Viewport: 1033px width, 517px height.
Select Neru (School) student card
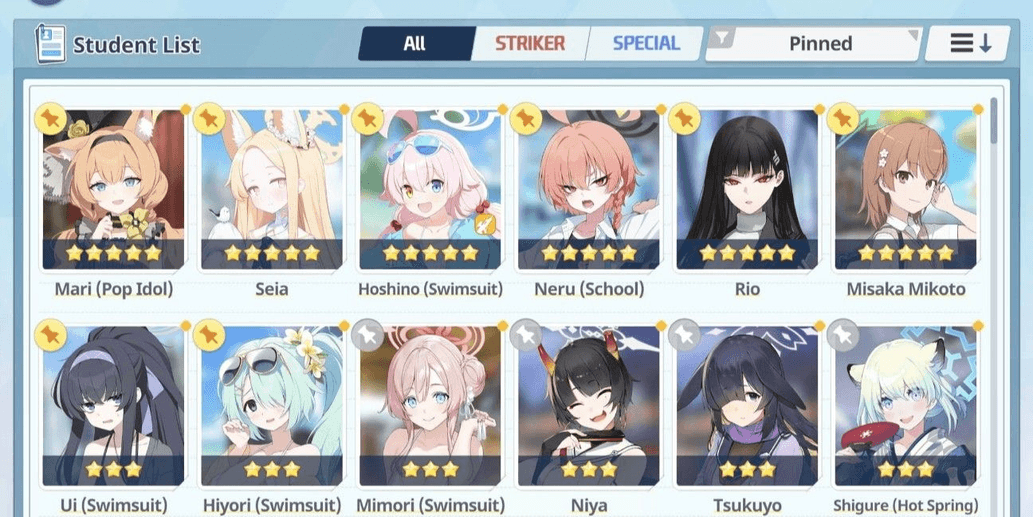[589, 190]
